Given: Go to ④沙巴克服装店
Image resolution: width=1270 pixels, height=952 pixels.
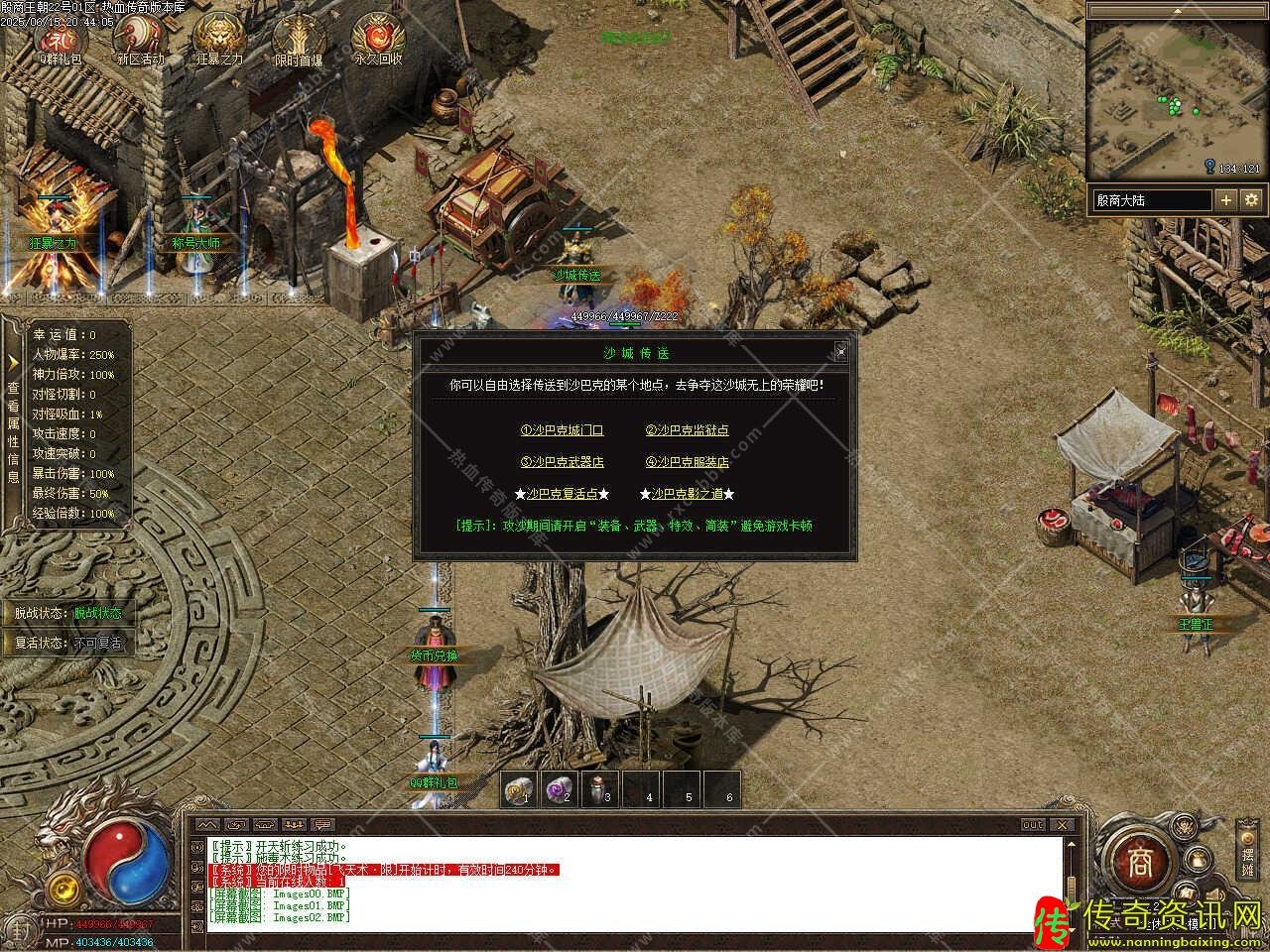Looking at the screenshot, I should point(687,462).
